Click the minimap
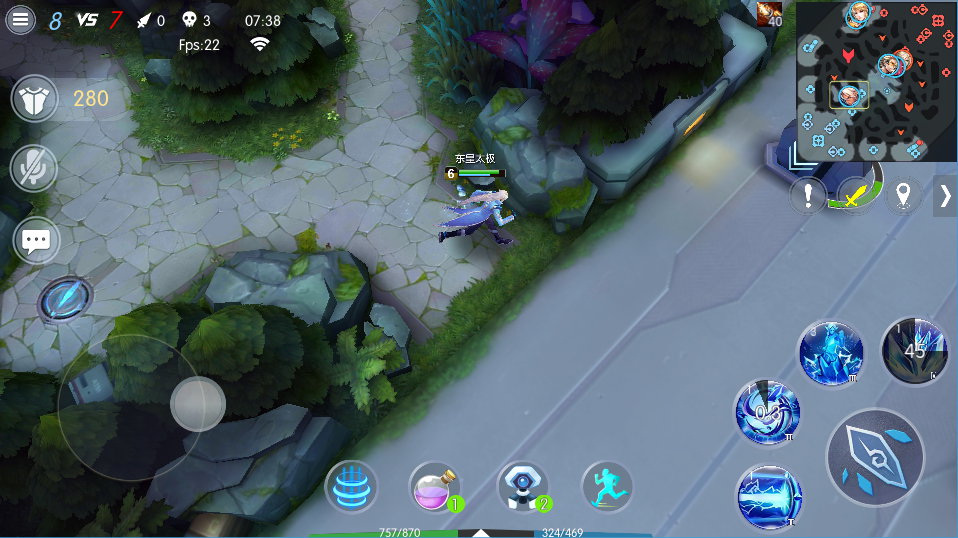 click(x=876, y=82)
